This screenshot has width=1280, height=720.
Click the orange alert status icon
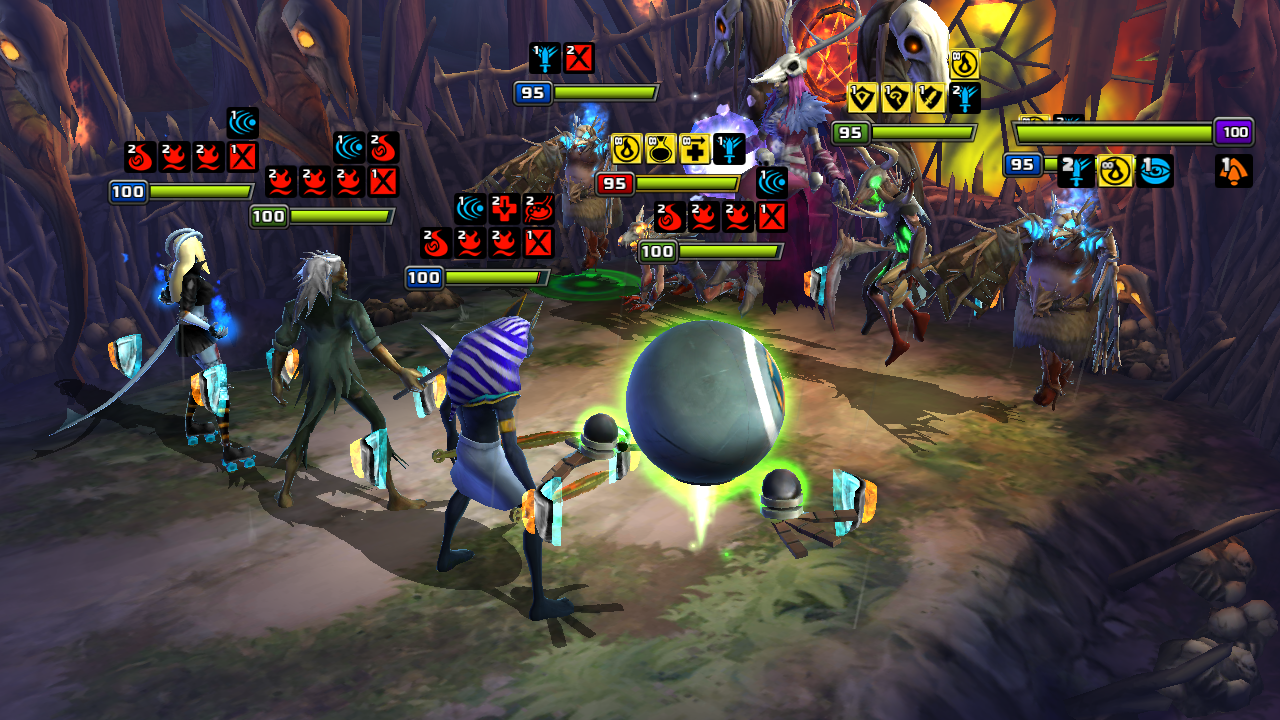point(1233,171)
